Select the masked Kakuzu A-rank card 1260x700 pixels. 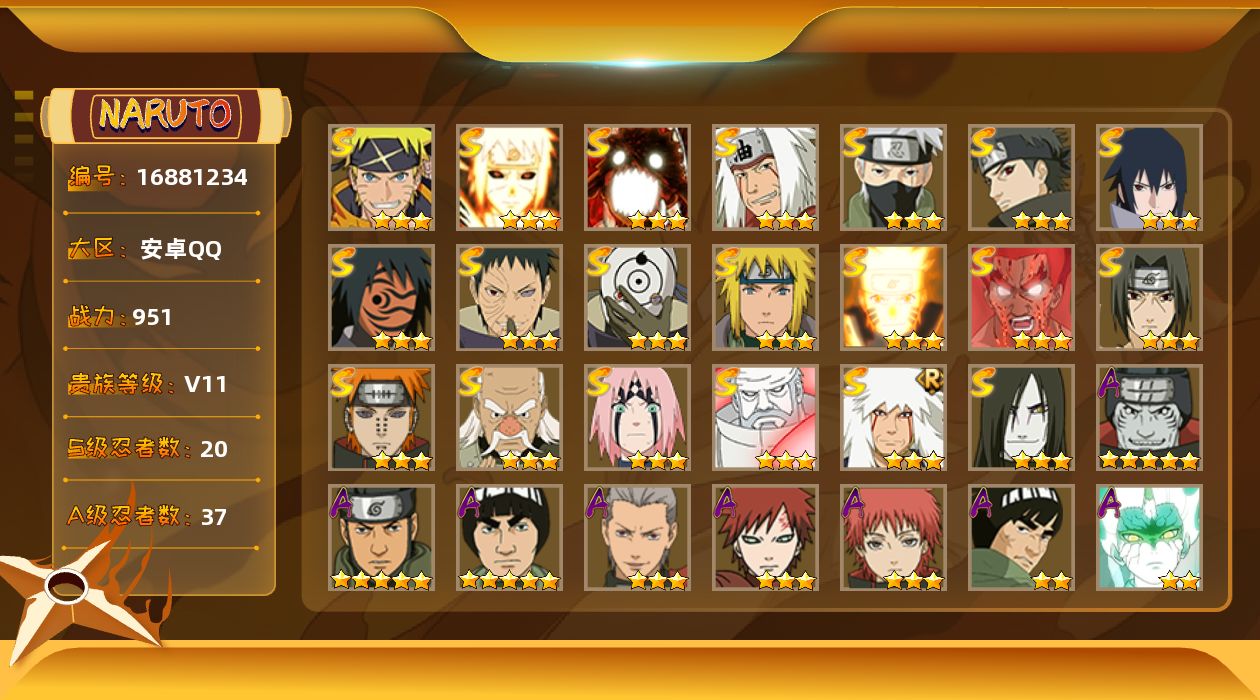click(1149, 418)
